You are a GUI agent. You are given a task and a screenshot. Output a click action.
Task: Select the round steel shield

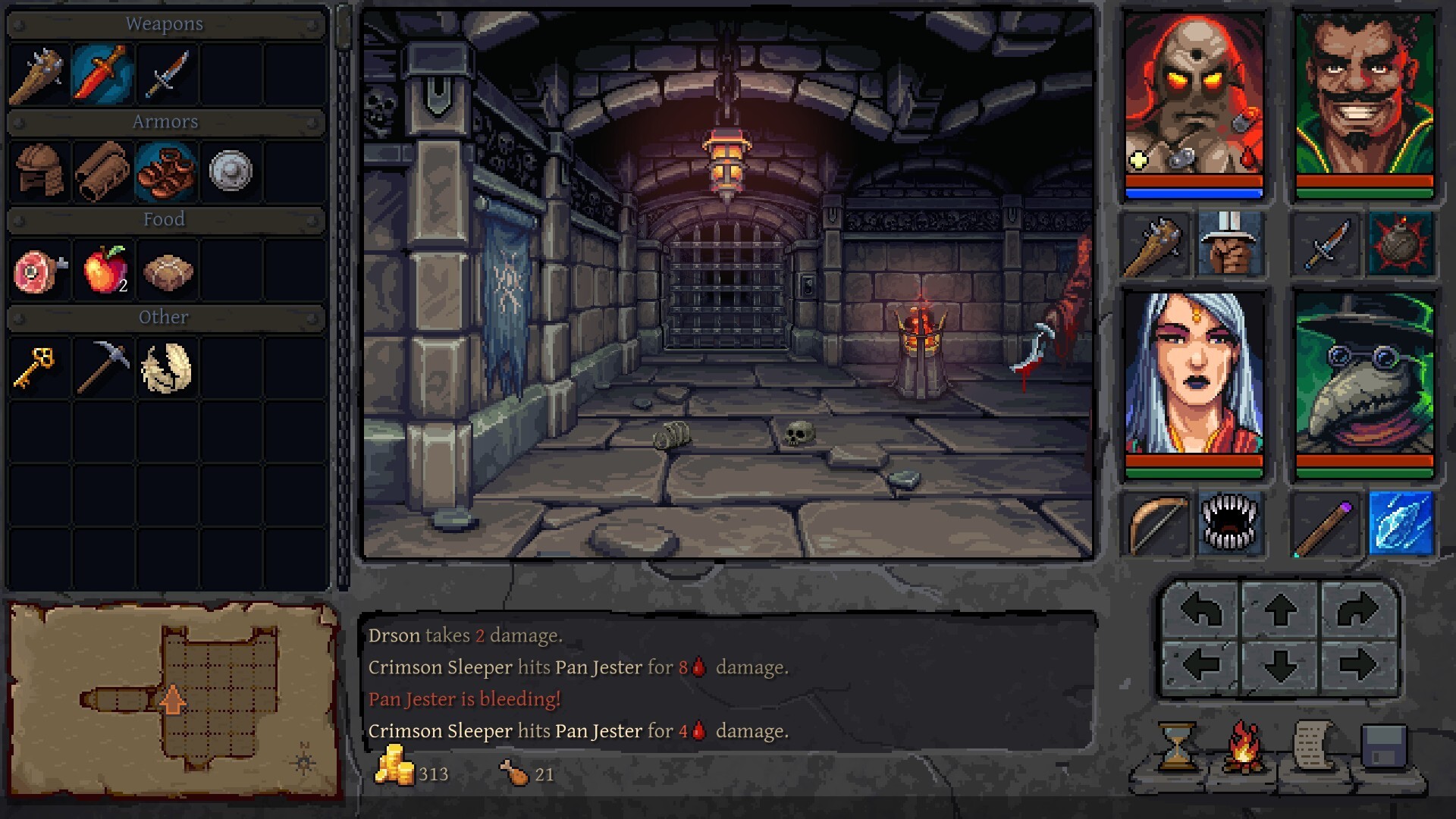click(x=231, y=171)
